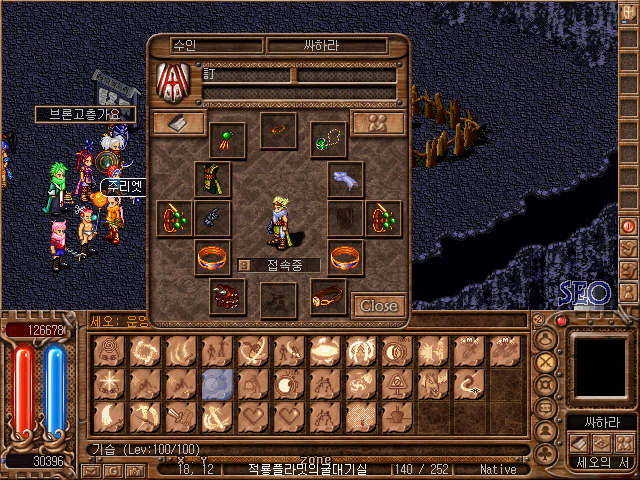Click the X-shaped round button

tap(546, 362)
